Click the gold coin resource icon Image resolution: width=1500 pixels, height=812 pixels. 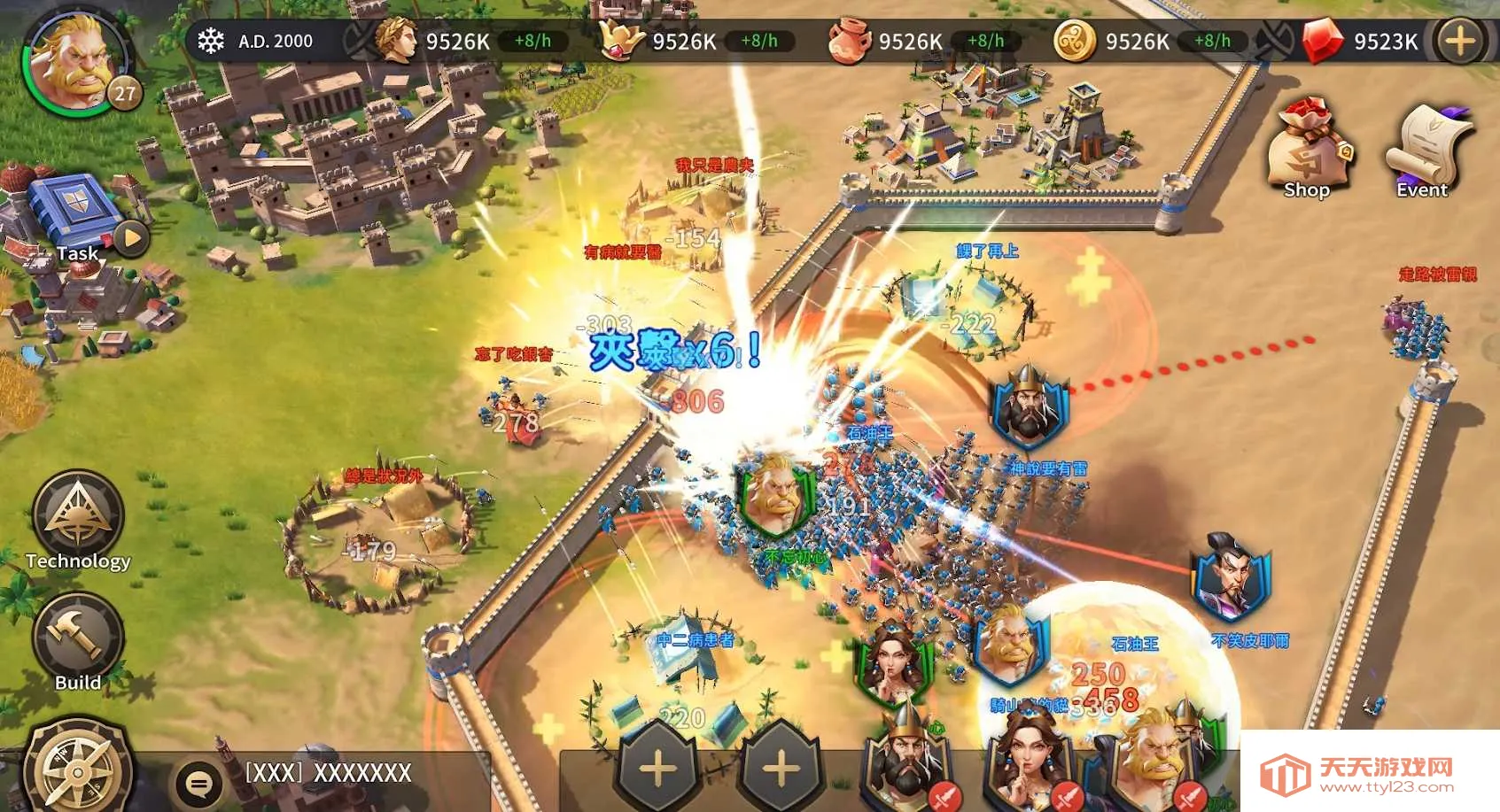(1075, 42)
